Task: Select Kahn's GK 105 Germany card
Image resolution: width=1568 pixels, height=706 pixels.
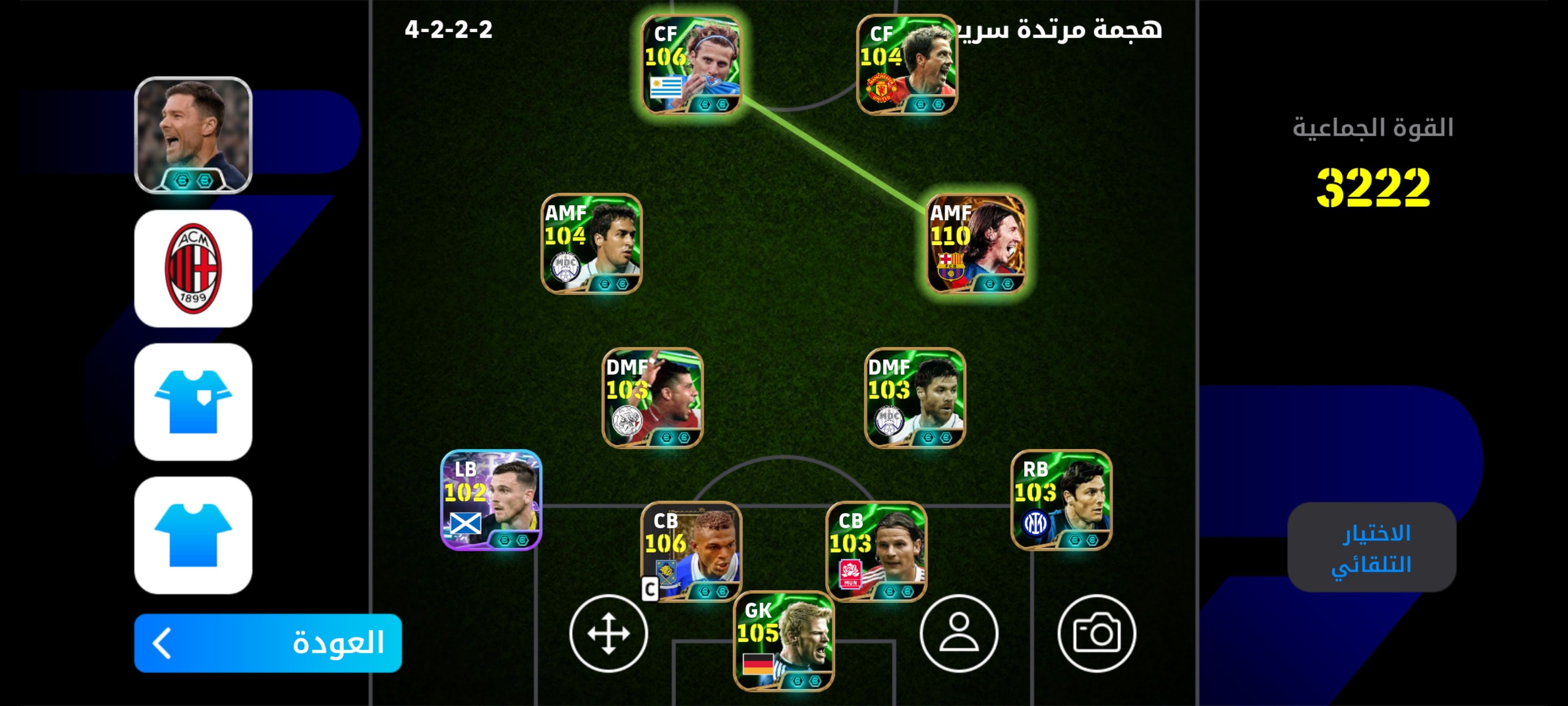Action: pos(784,648)
